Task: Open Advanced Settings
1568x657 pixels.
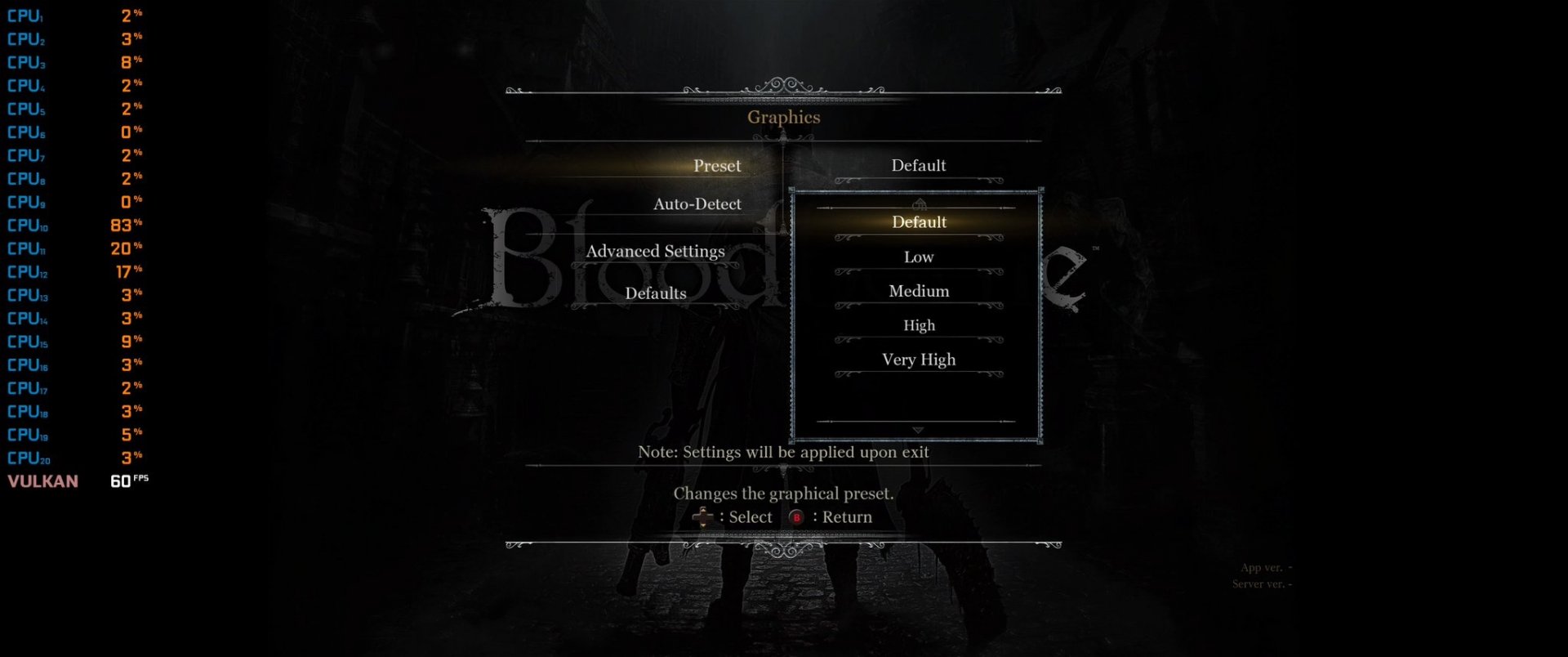Action: pos(654,251)
